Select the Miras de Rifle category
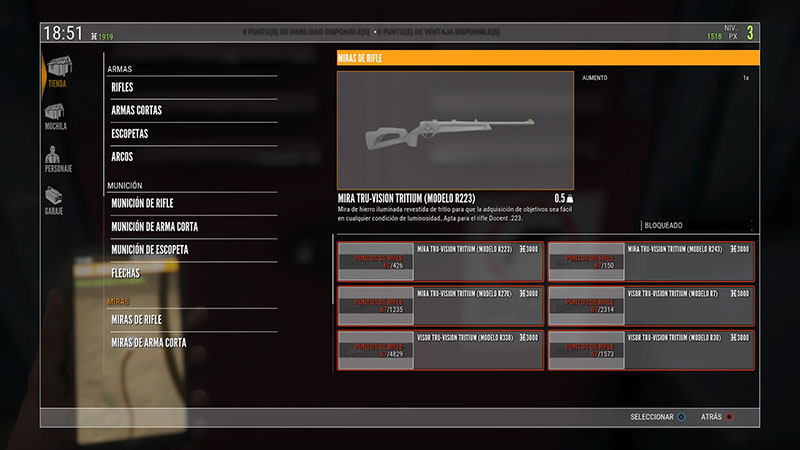800x450 pixels. point(192,320)
